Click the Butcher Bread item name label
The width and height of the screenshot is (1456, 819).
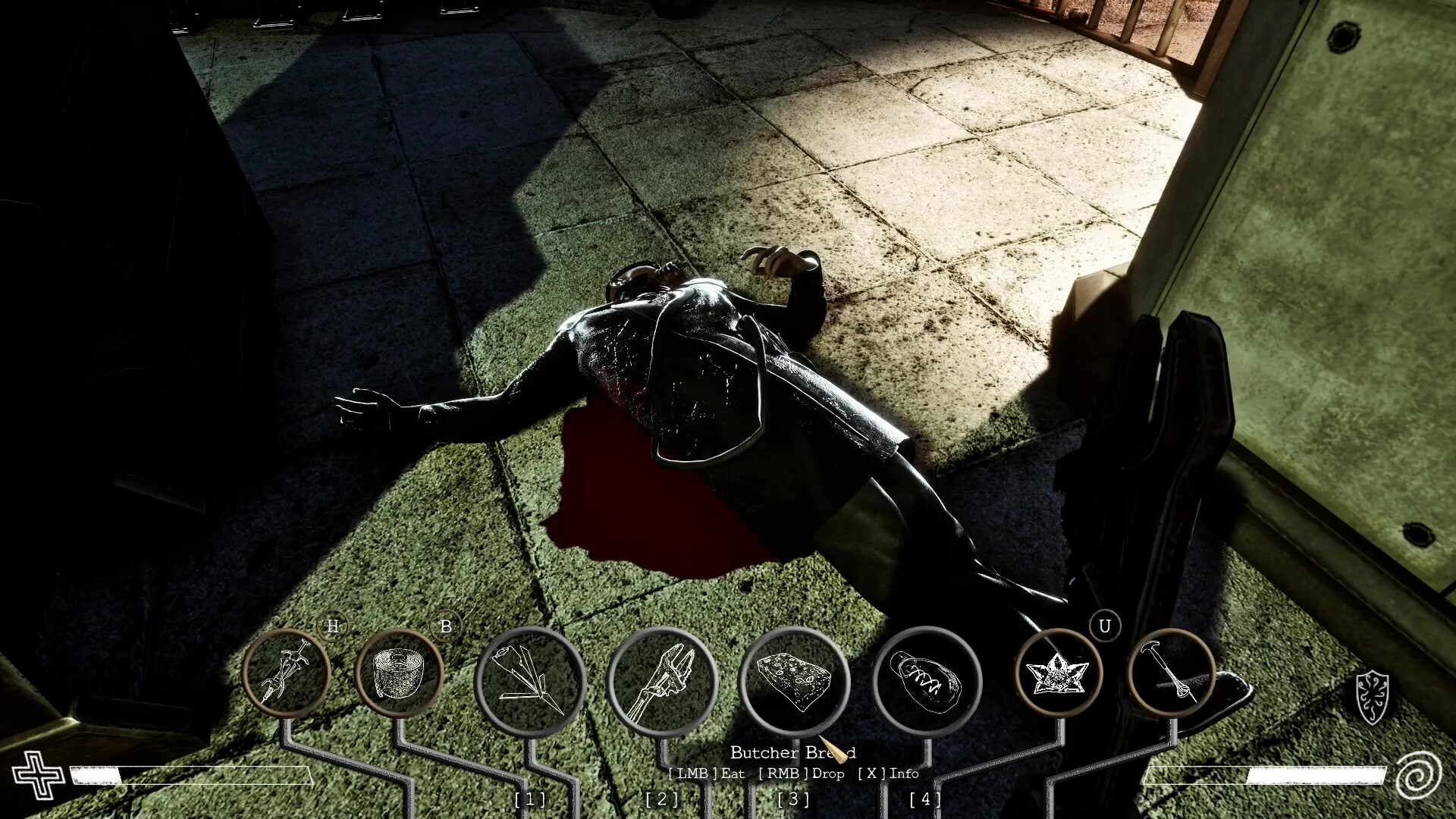click(793, 753)
